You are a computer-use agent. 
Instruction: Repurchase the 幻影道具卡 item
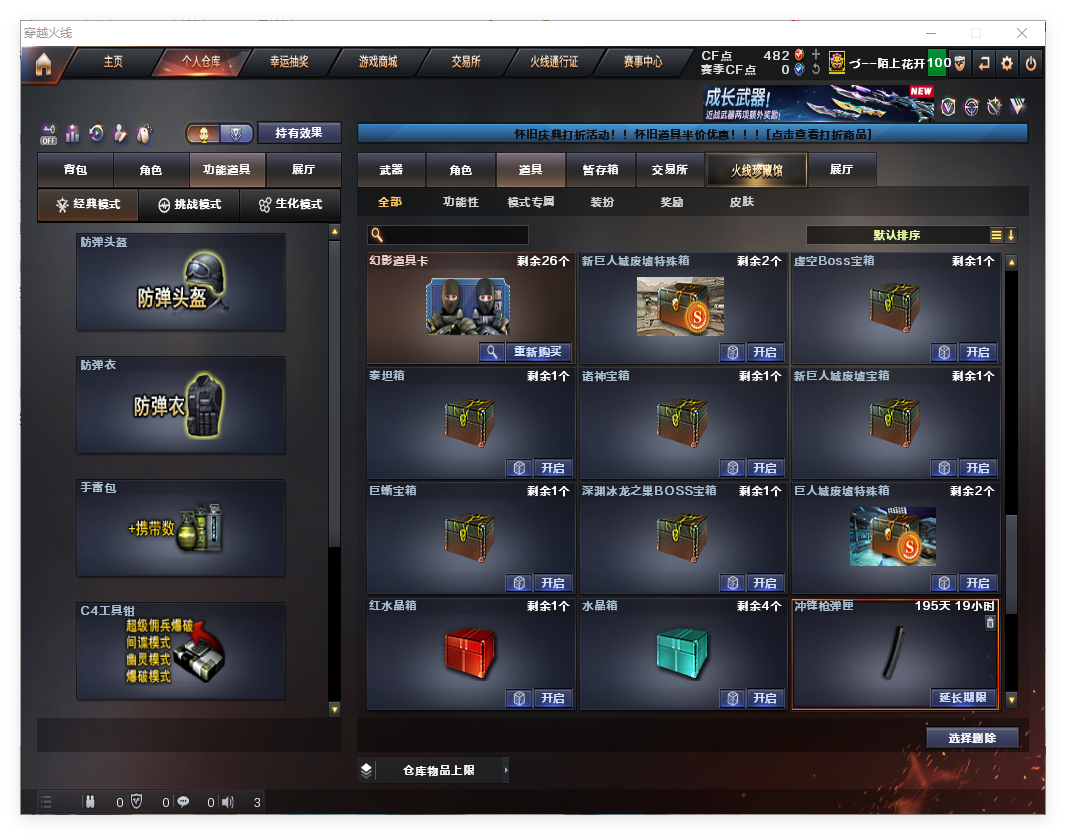pyautogui.click(x=539, y=352)
